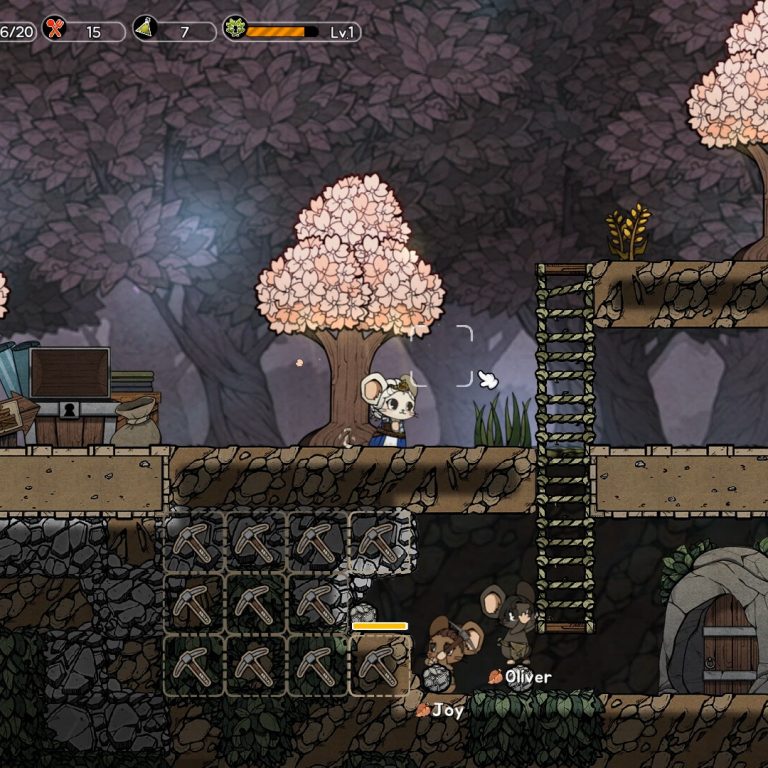The image size is (768, 768).
Task: Select the green cone-shaped resource icon
Action: (145, 30)
